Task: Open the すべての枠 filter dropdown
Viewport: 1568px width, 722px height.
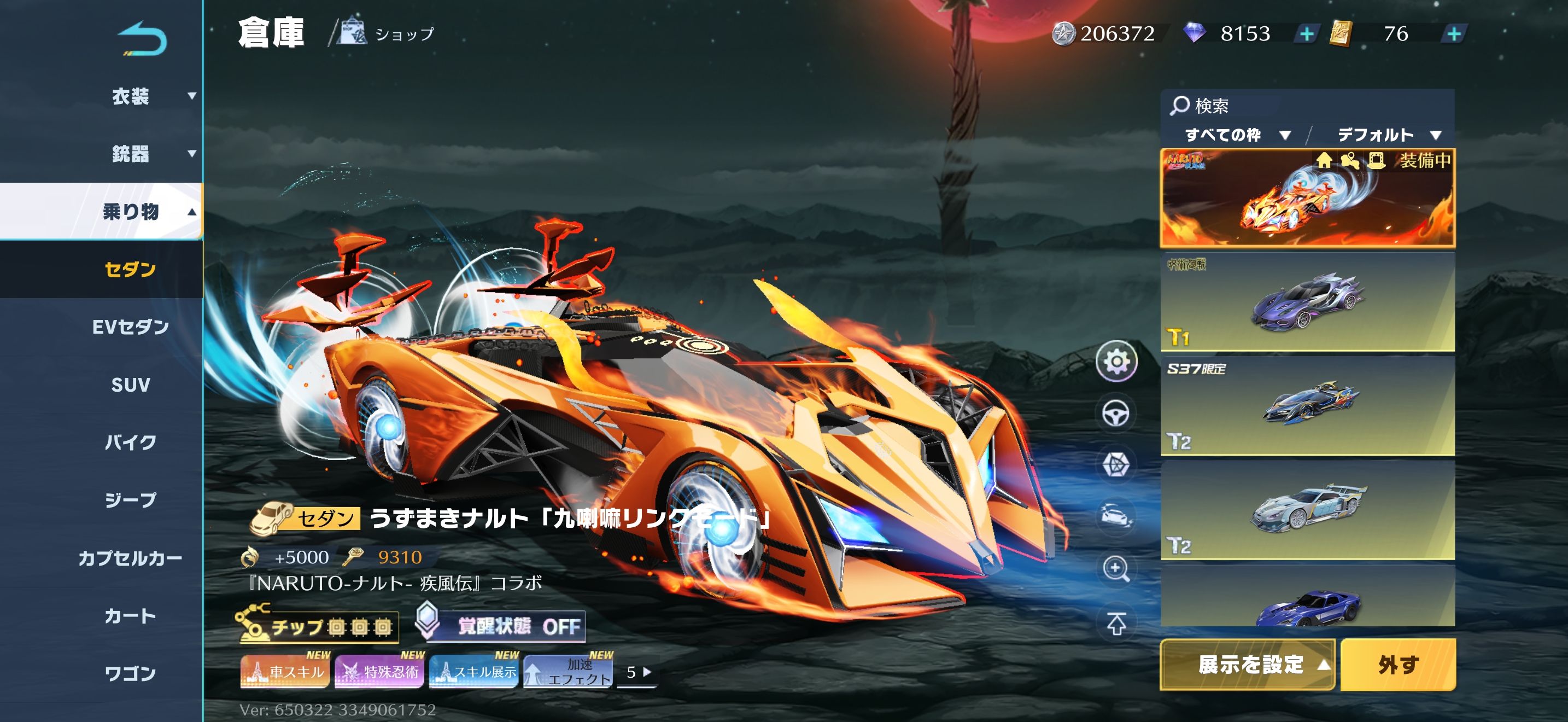Action: coord(1236,135)
